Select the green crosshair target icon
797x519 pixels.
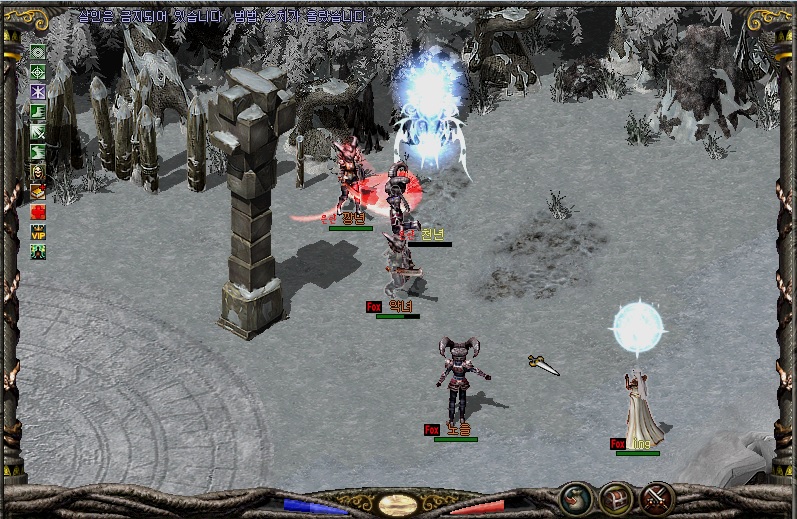click(x=38, y=72)
